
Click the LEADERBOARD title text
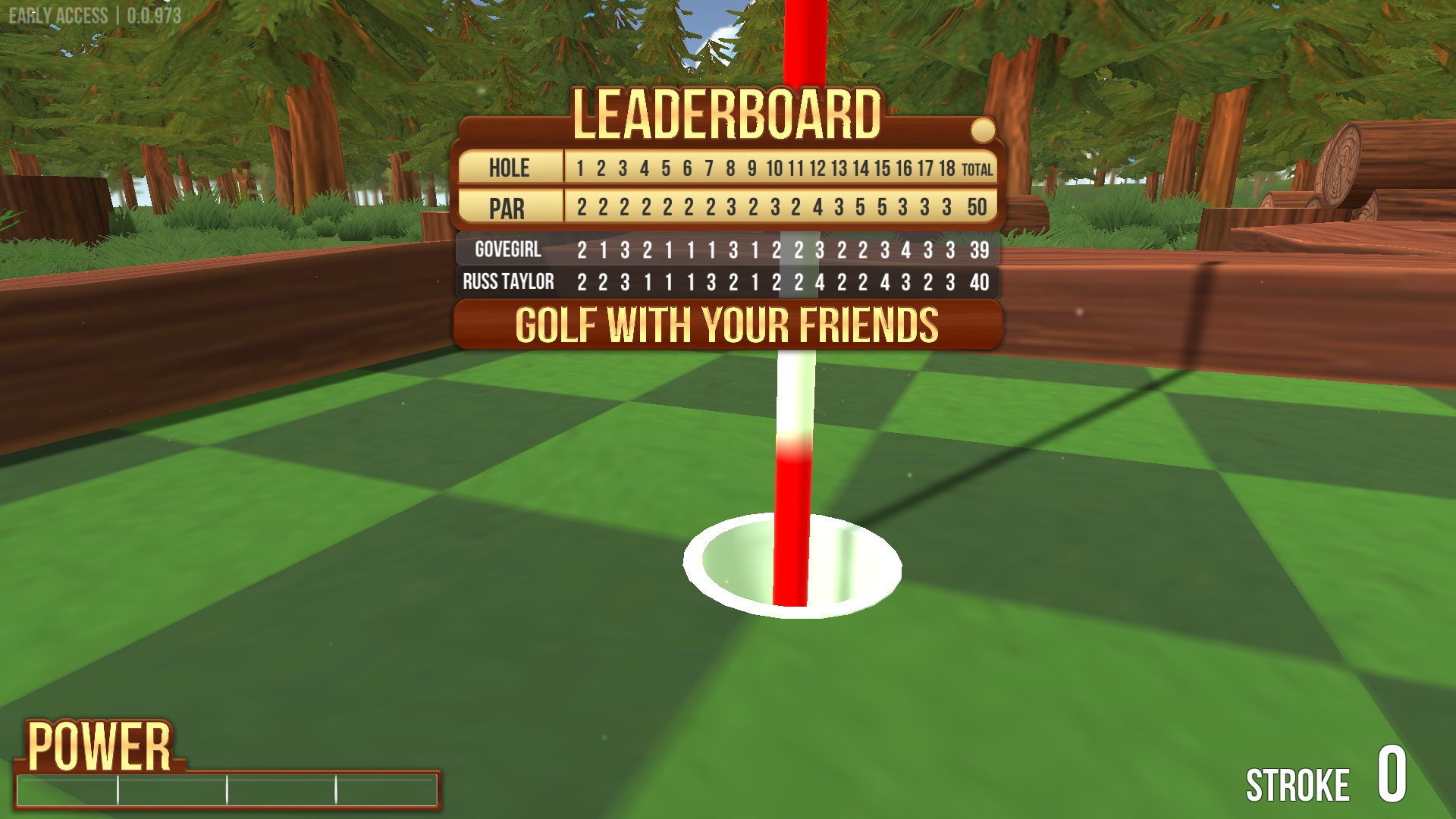click(728, 114)
